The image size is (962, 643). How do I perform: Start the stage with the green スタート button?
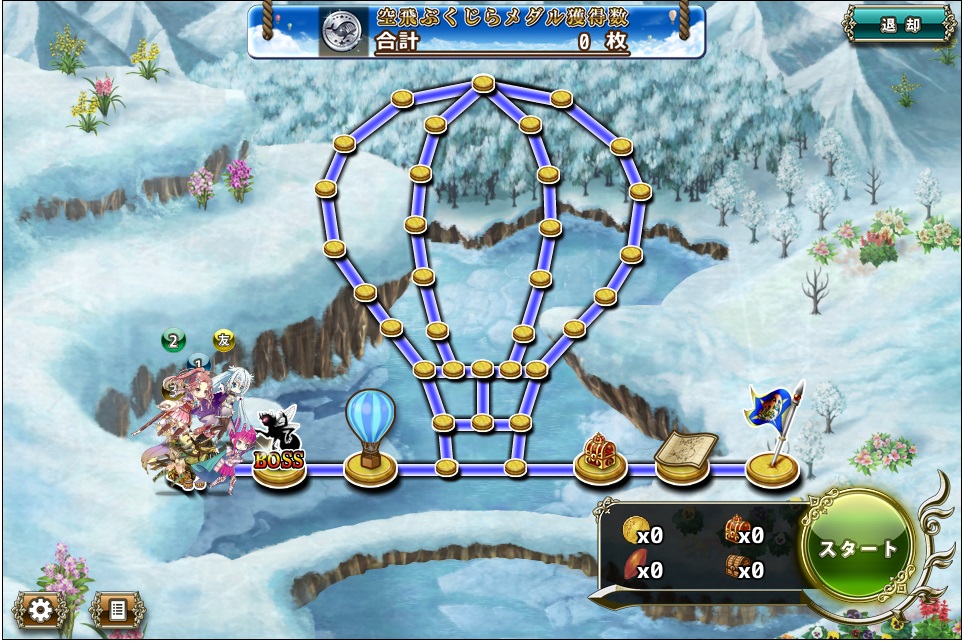858,548
